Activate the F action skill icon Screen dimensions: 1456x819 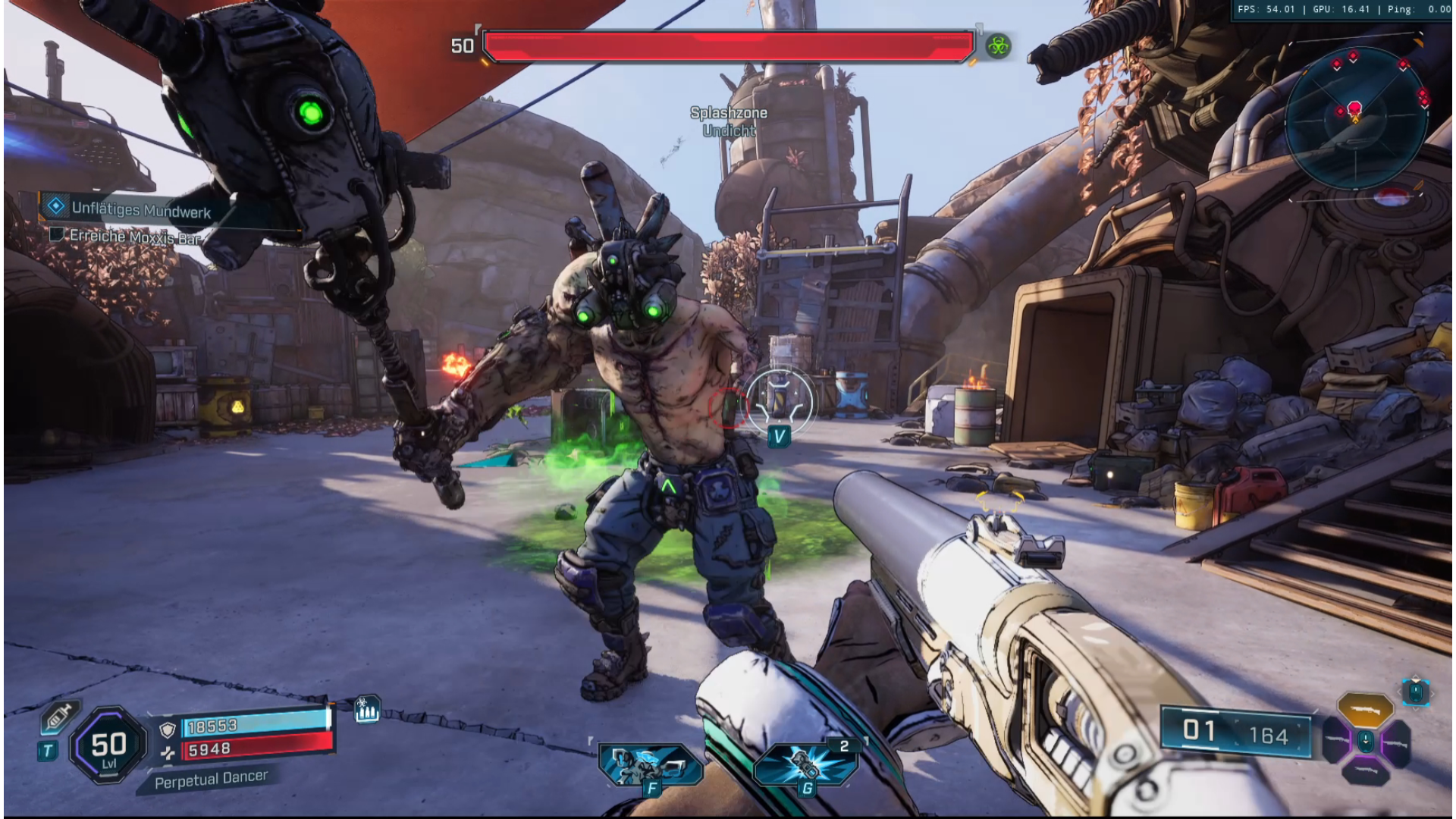[649, 764]
